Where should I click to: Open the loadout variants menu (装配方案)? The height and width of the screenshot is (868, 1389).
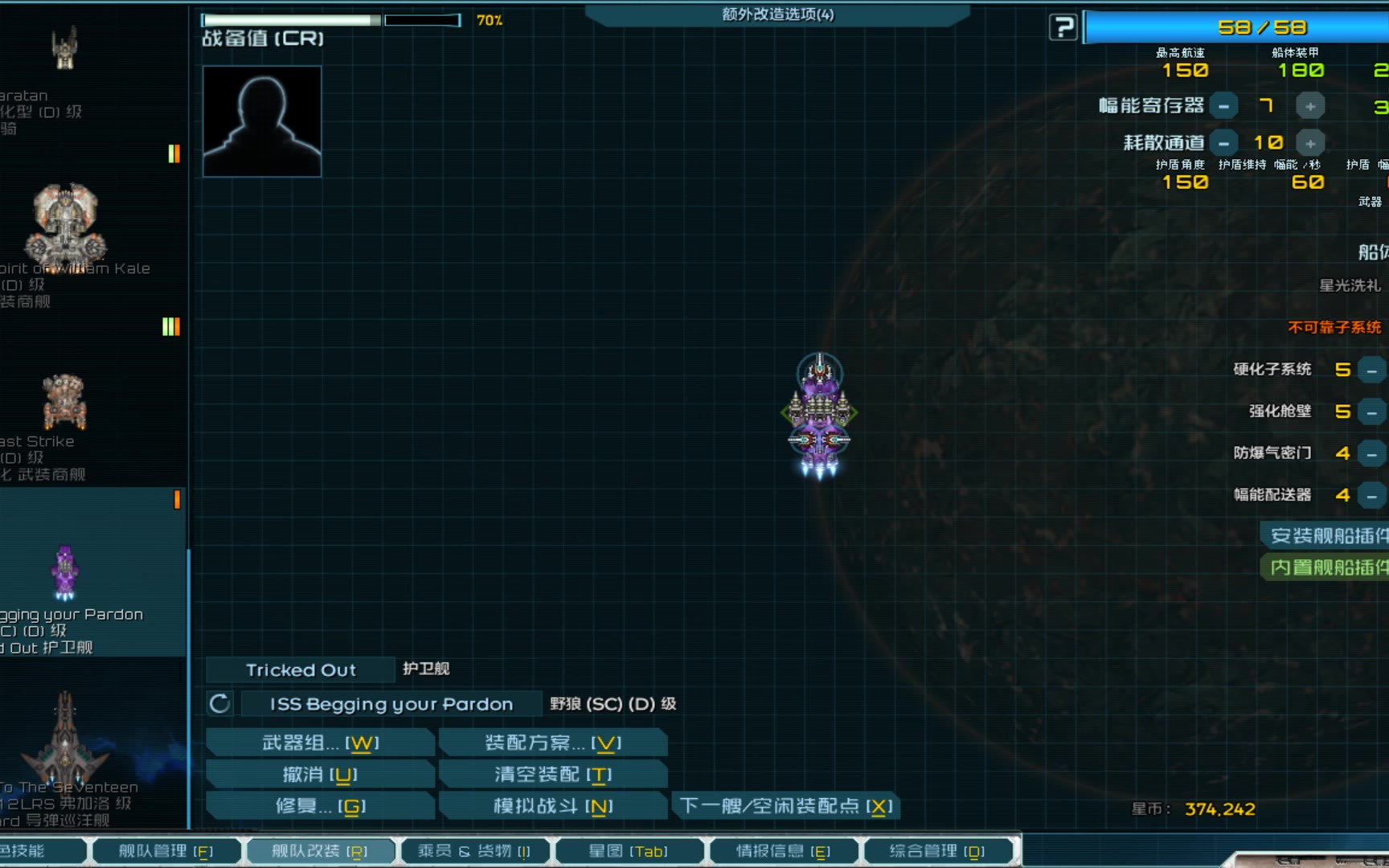click(x=553, y=743)
